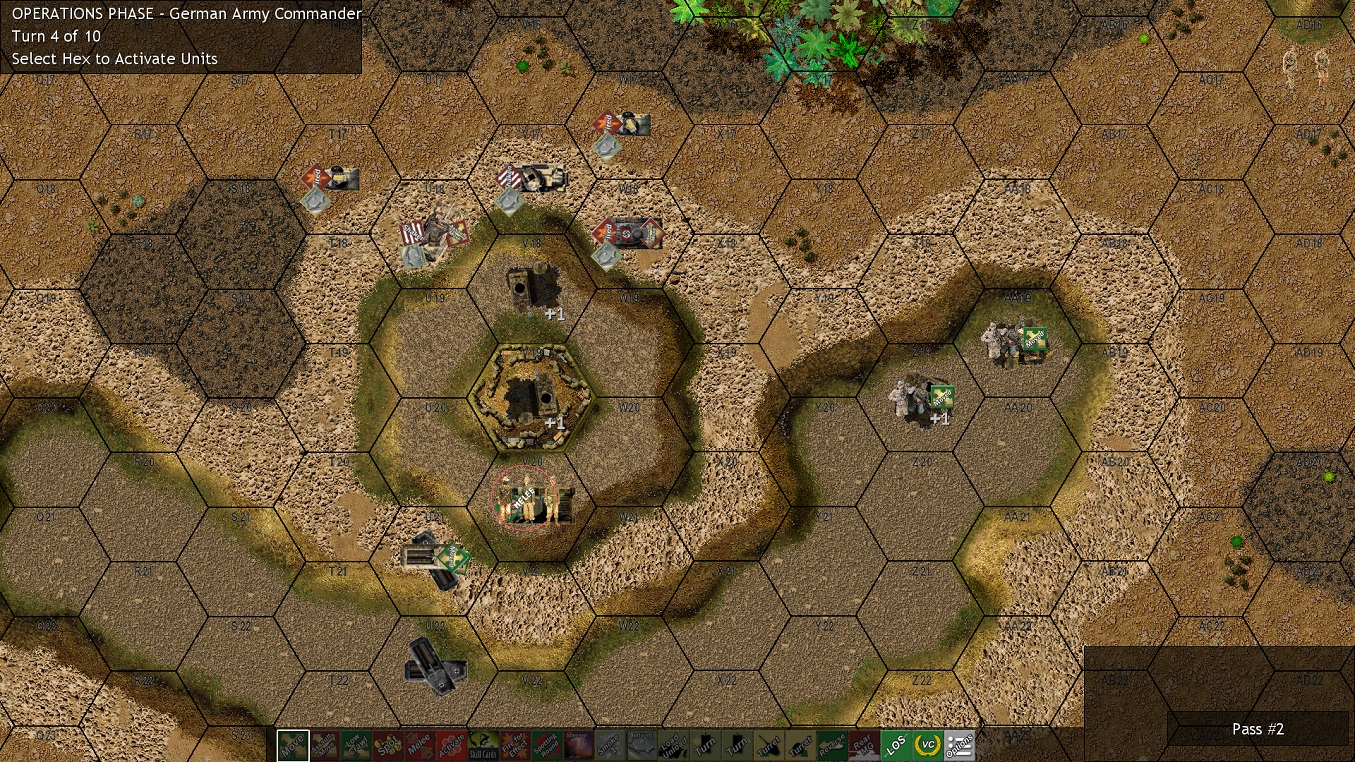The width and height of the screenshot is (1355, 762).
Task: Activate the Spot command icon
Action: tap(390, 745)
